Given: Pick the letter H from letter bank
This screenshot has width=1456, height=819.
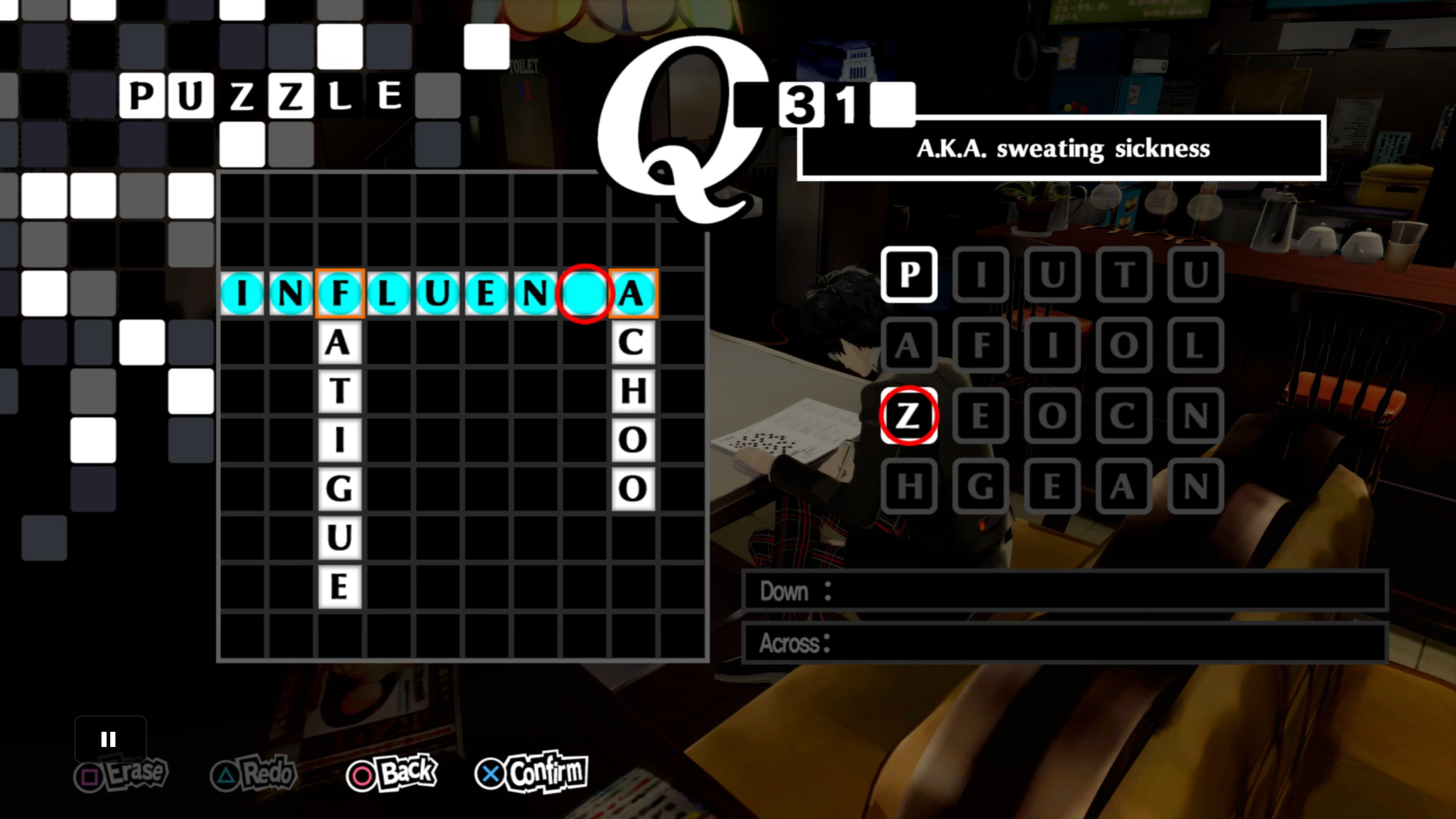Looking at the screenshot, I should 909,487.
